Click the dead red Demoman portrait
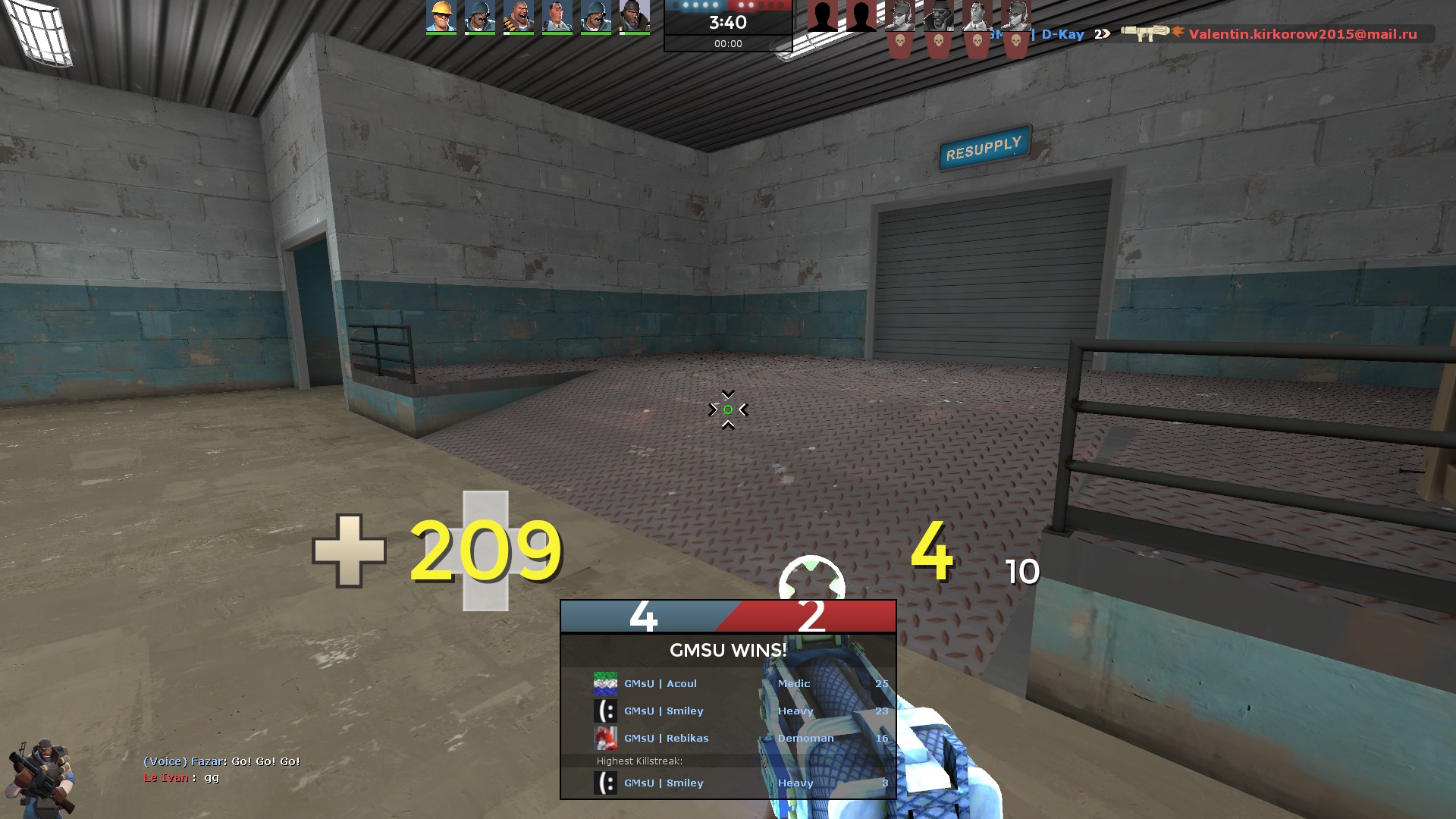This screenshot has width=1456, height=819. point(939,17)
